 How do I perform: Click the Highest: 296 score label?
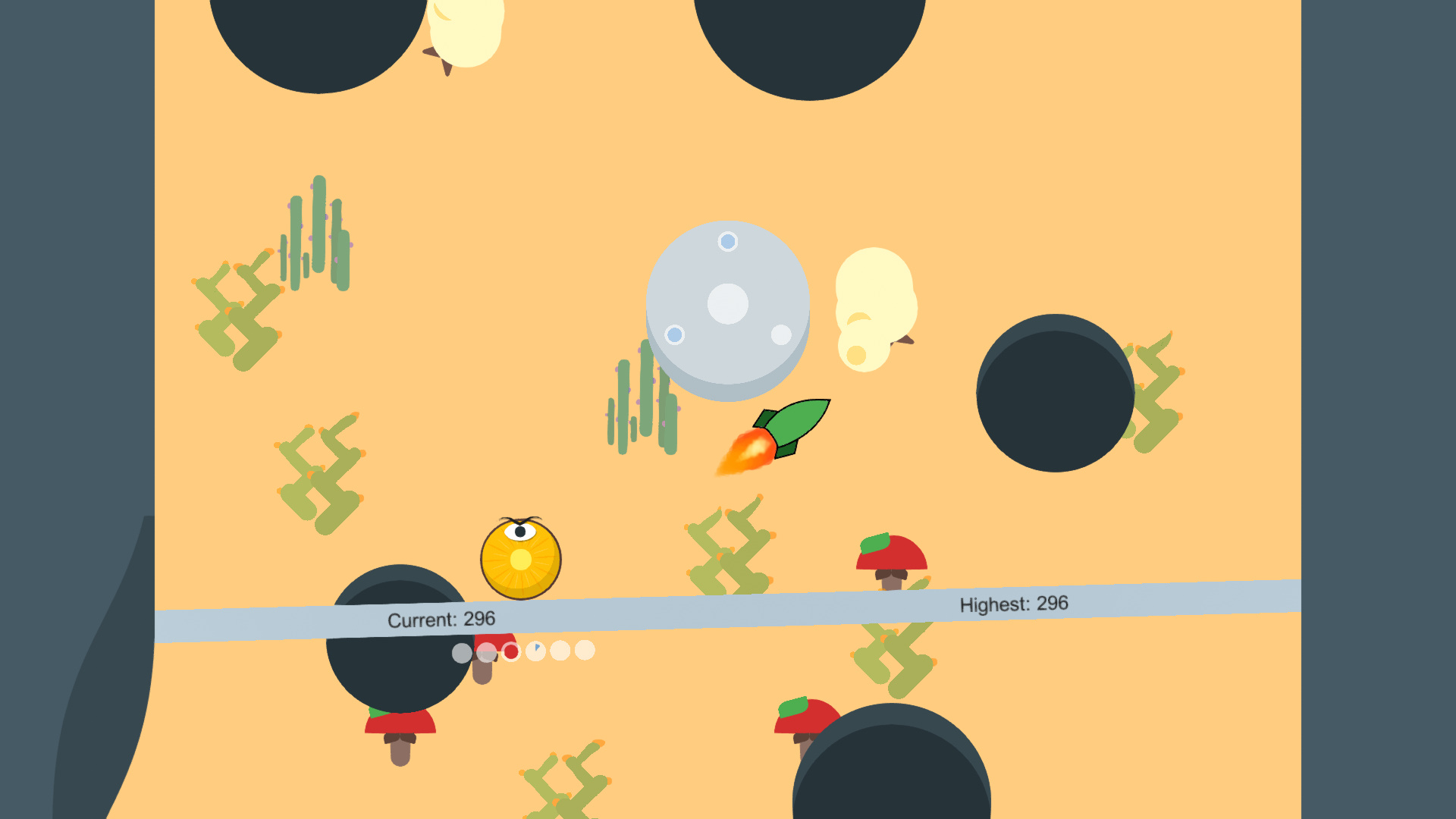tap(1012, 604)
